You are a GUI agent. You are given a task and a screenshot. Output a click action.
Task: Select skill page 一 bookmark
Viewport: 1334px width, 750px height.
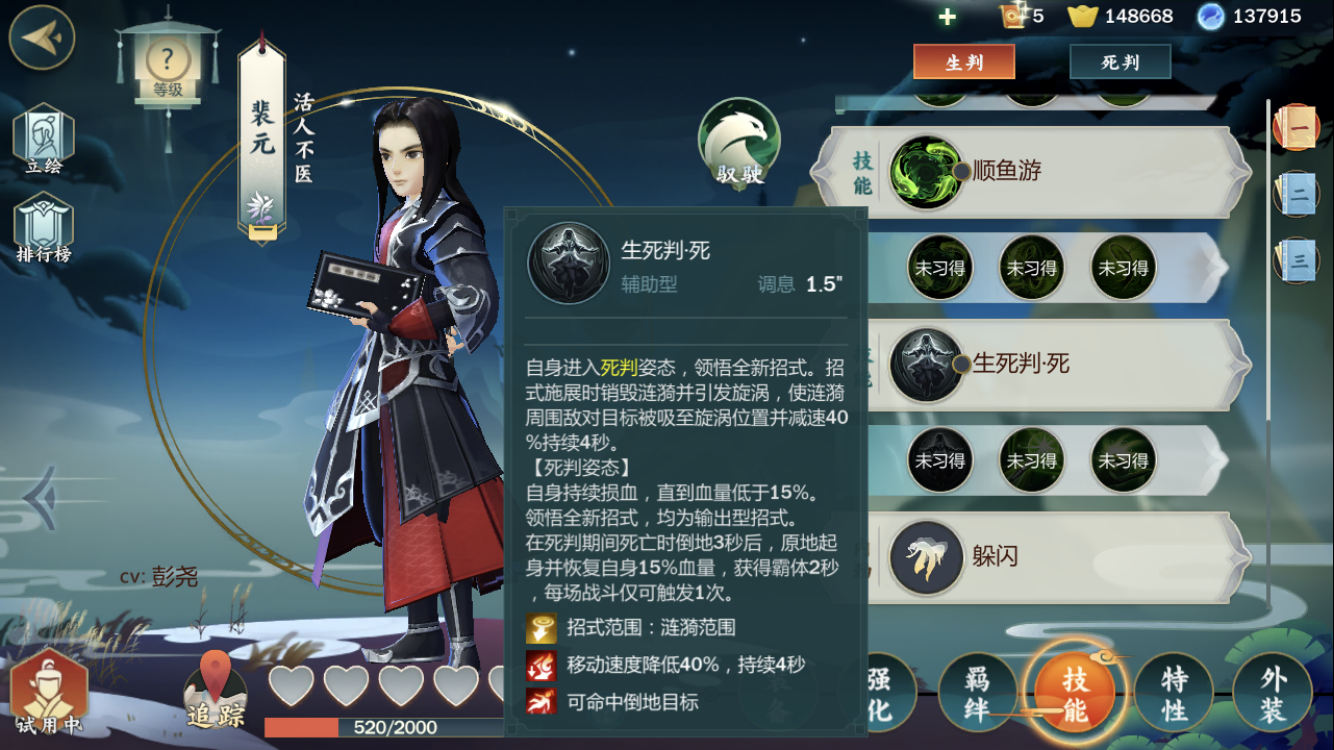click(1298, 128)
